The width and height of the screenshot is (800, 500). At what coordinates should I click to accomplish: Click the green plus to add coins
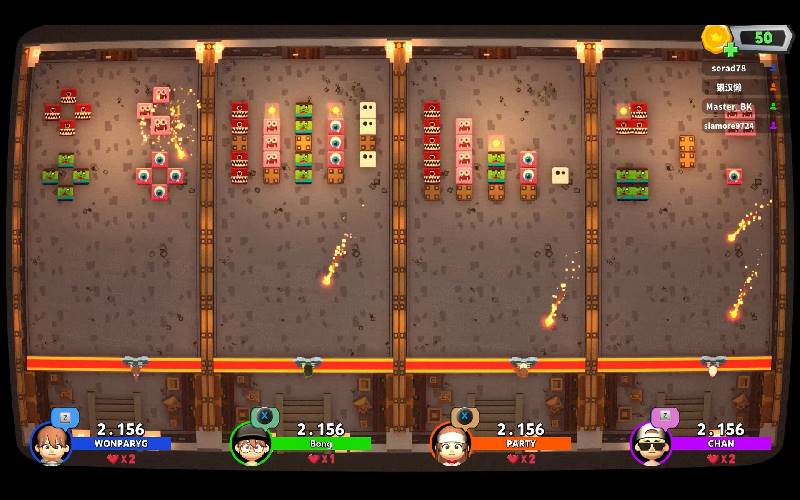pyautogui.click(x=731, y=49)
